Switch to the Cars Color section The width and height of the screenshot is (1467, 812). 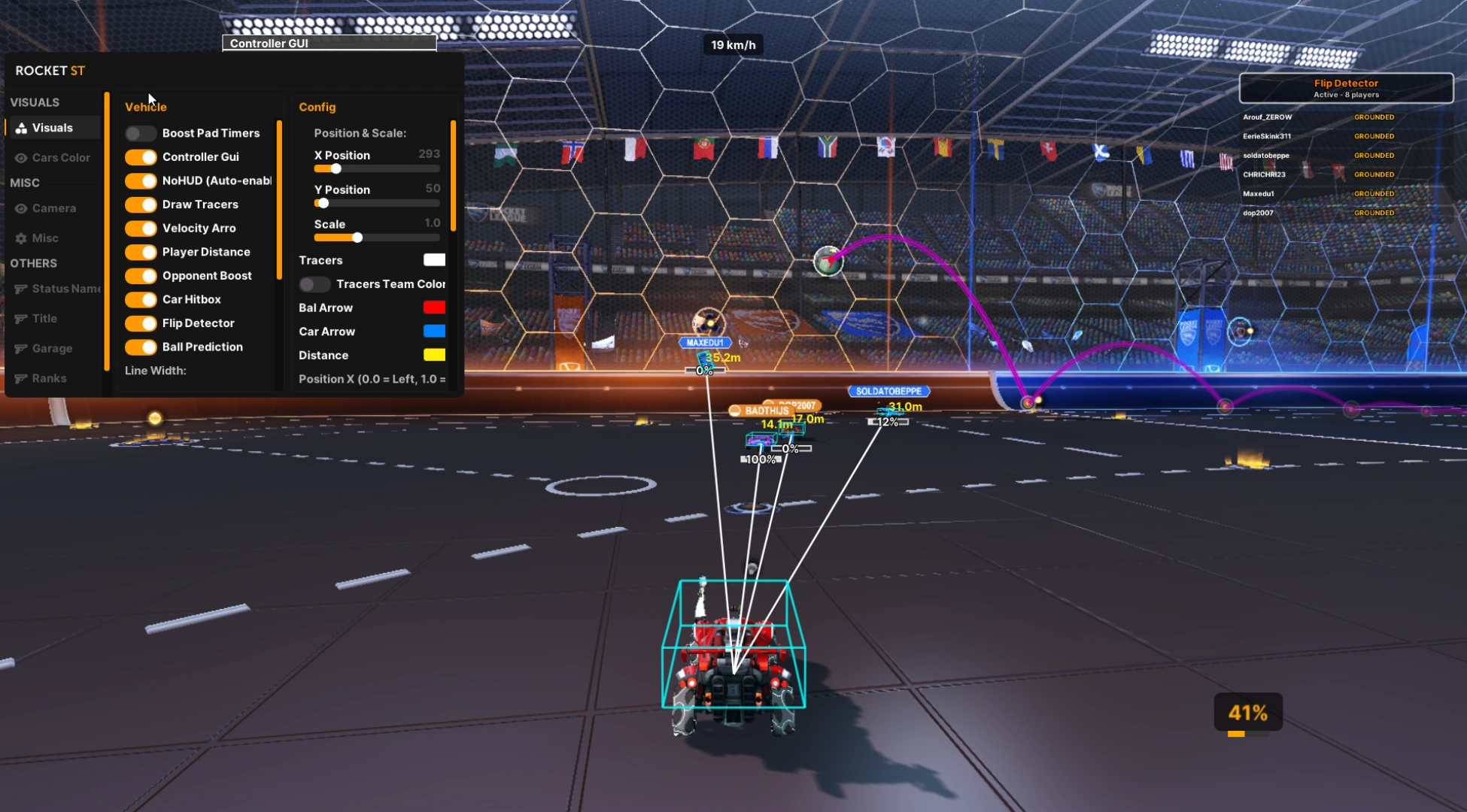click(60, 158)
